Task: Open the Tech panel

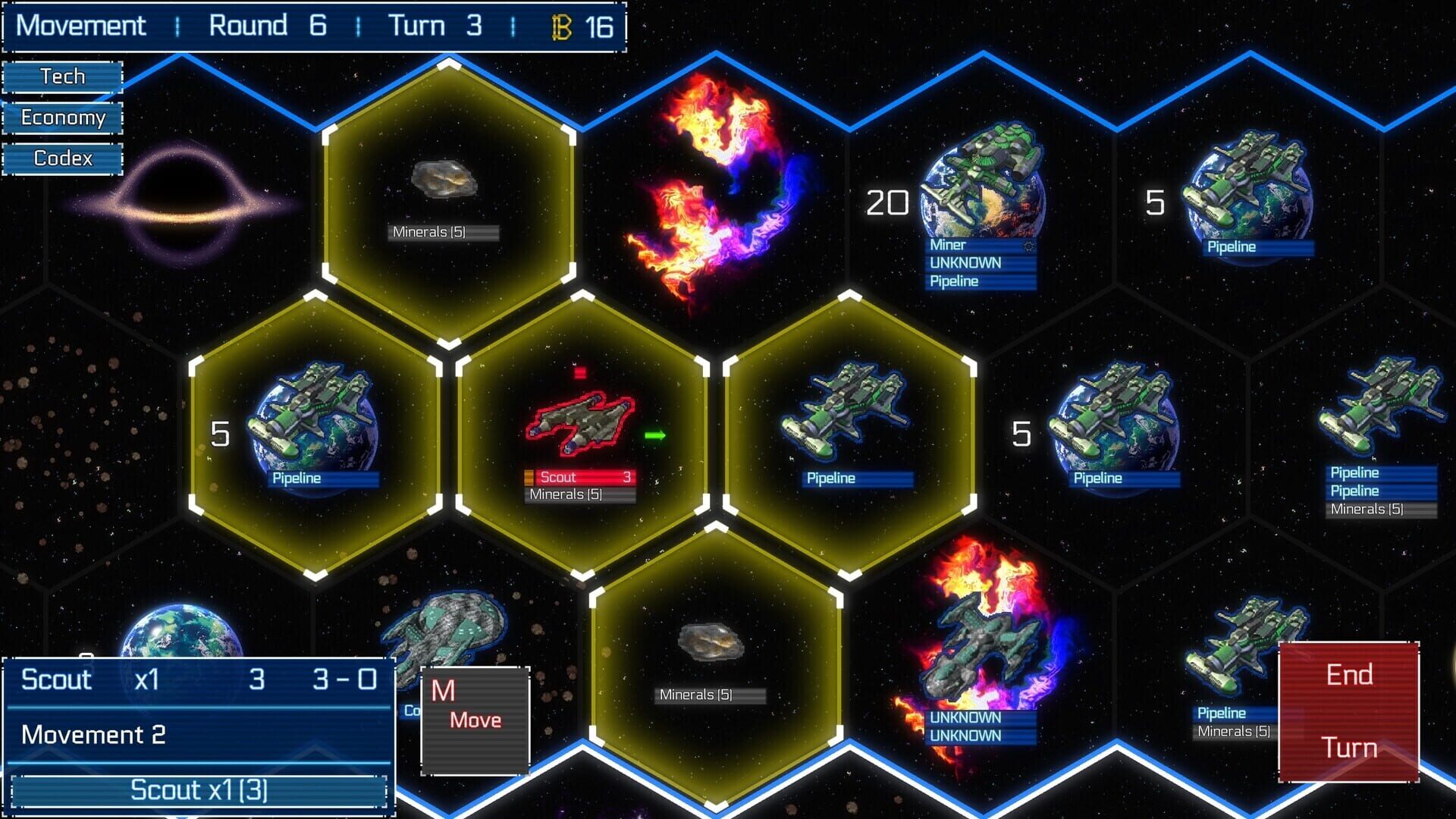Action: click(64, 76)
